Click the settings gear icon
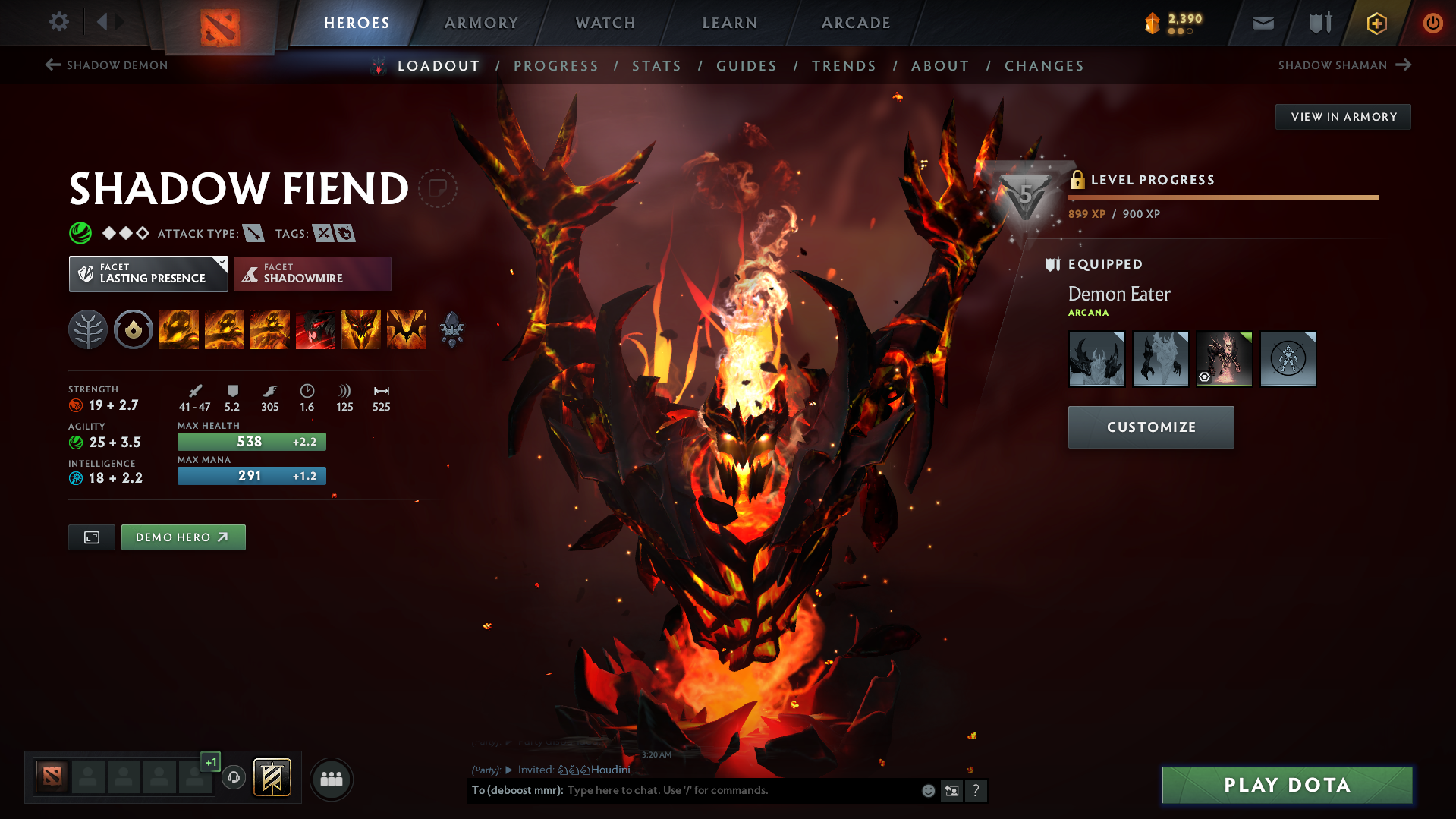Image resolution: width=1456 pixels, height=819 pixels. click(x=58, y=22)
